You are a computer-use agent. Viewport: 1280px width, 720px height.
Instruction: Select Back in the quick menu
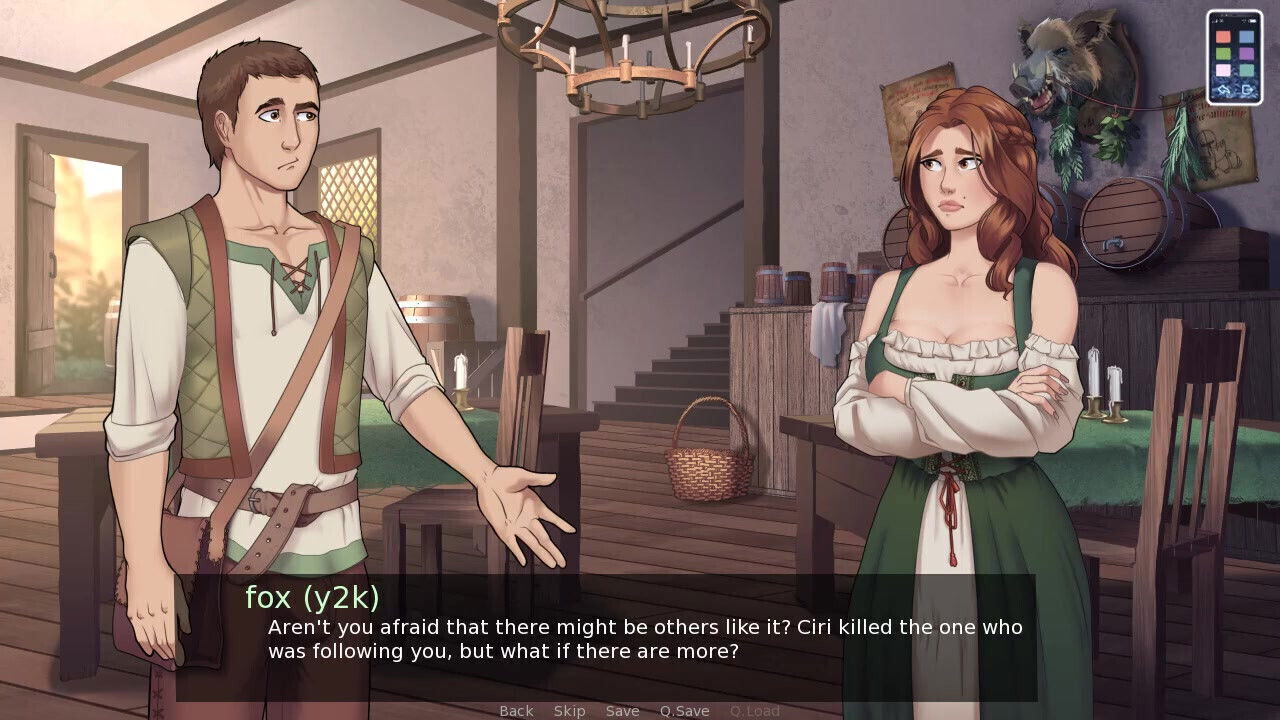pos(516,710)
